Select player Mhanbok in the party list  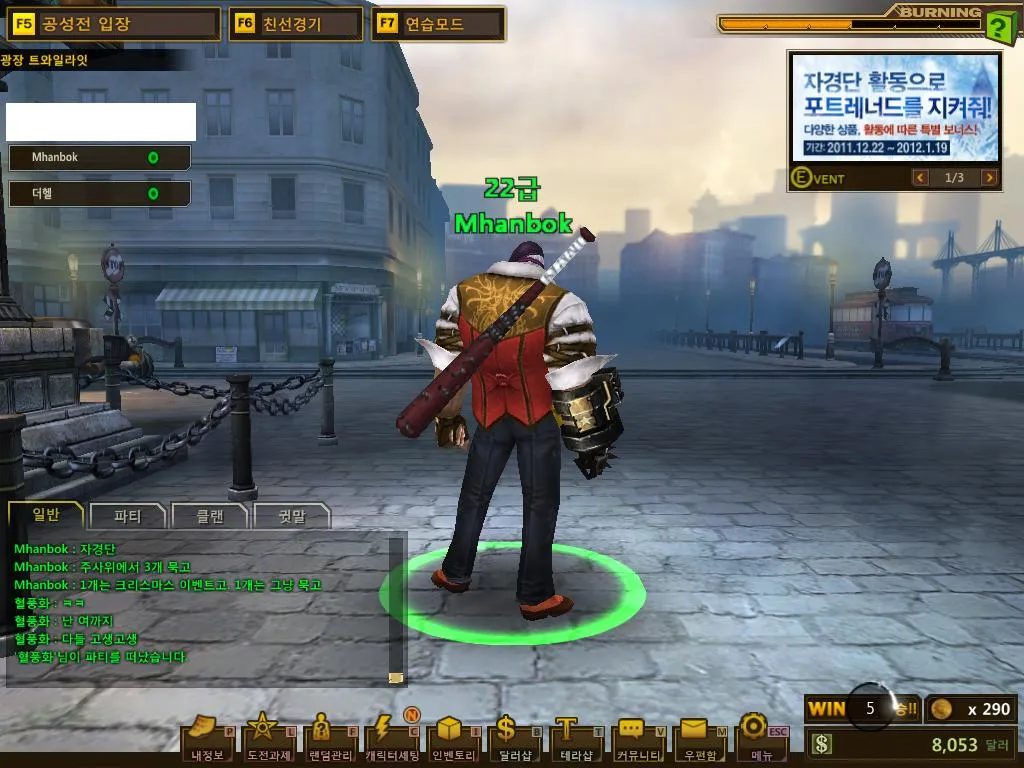(98, 158)
